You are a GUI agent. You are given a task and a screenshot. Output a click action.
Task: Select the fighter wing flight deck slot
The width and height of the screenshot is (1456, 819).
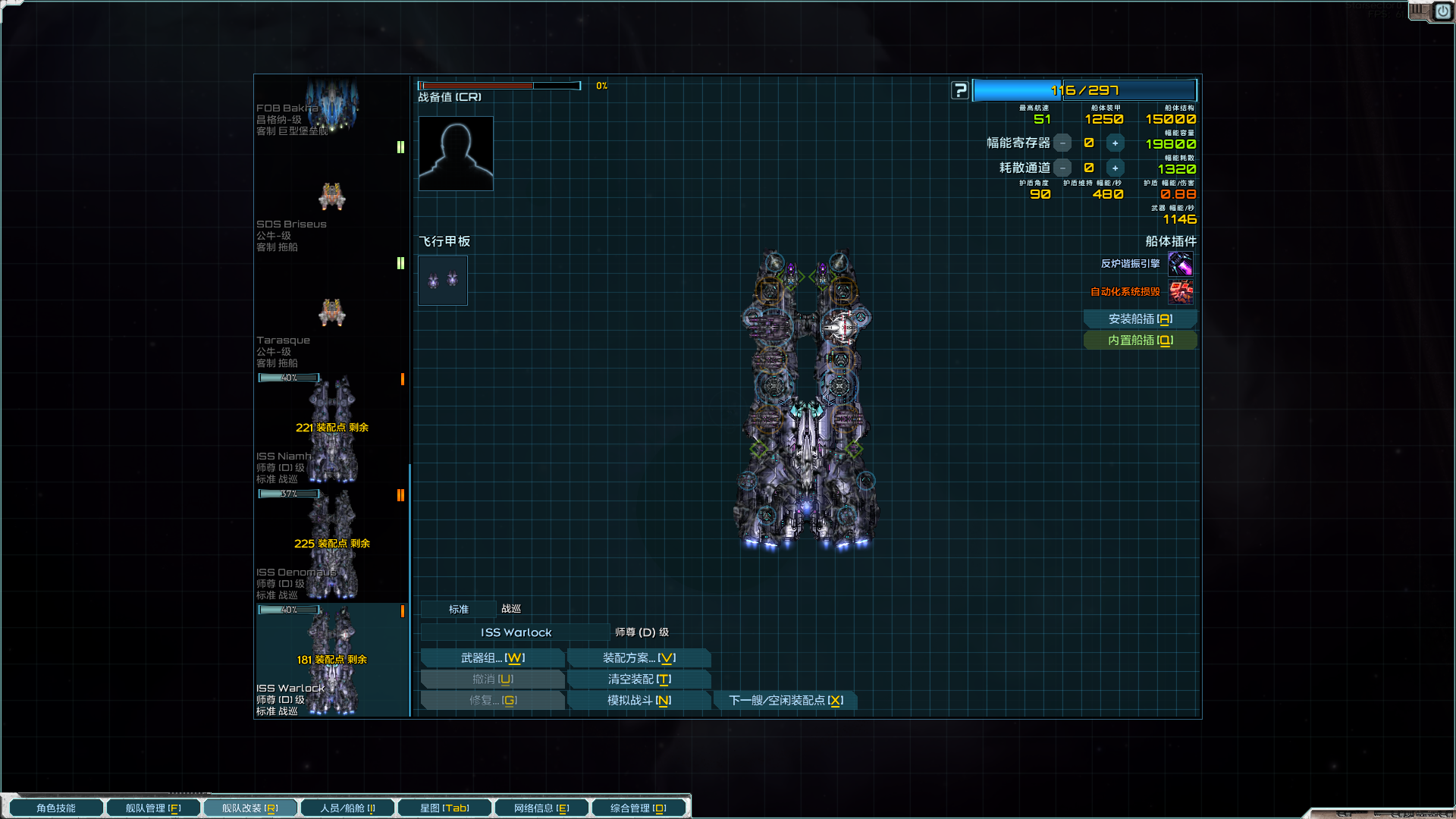(443, 281)
